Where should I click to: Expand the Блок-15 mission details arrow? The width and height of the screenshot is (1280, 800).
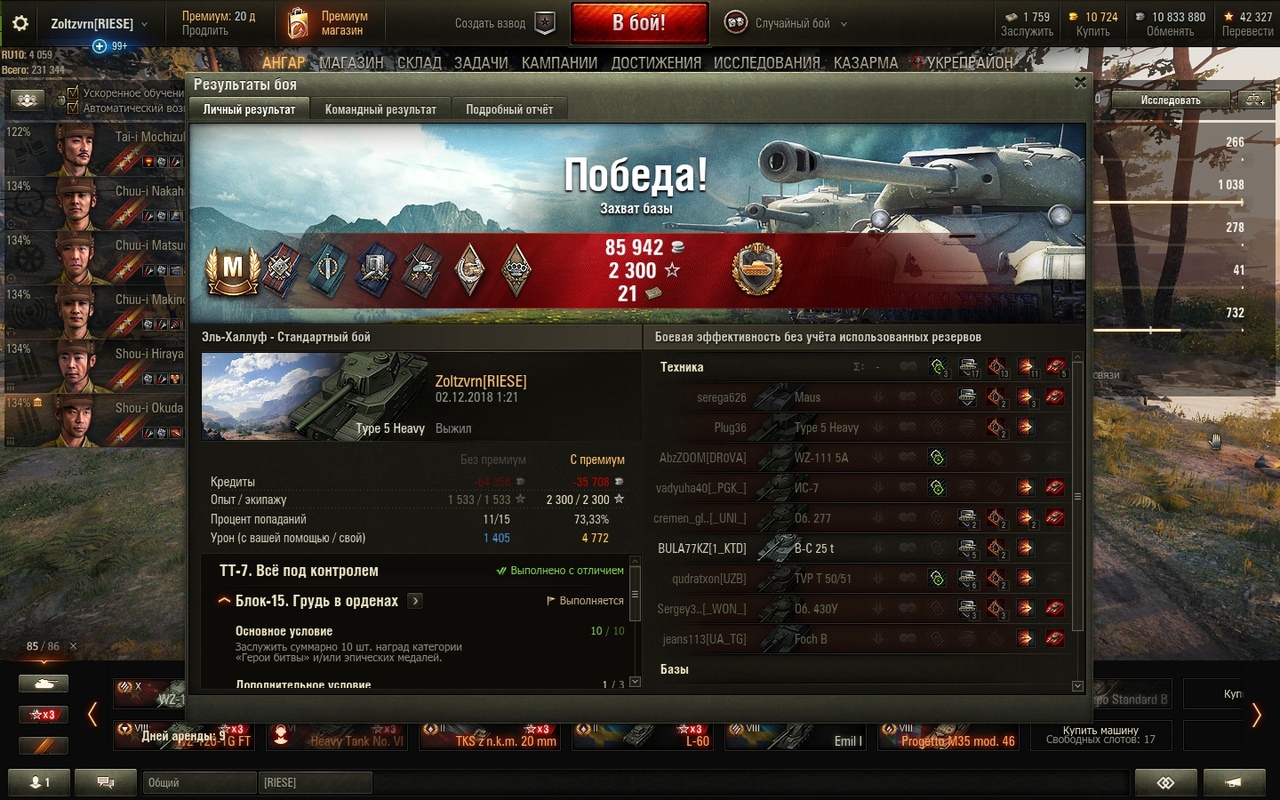tap(413, 600)
